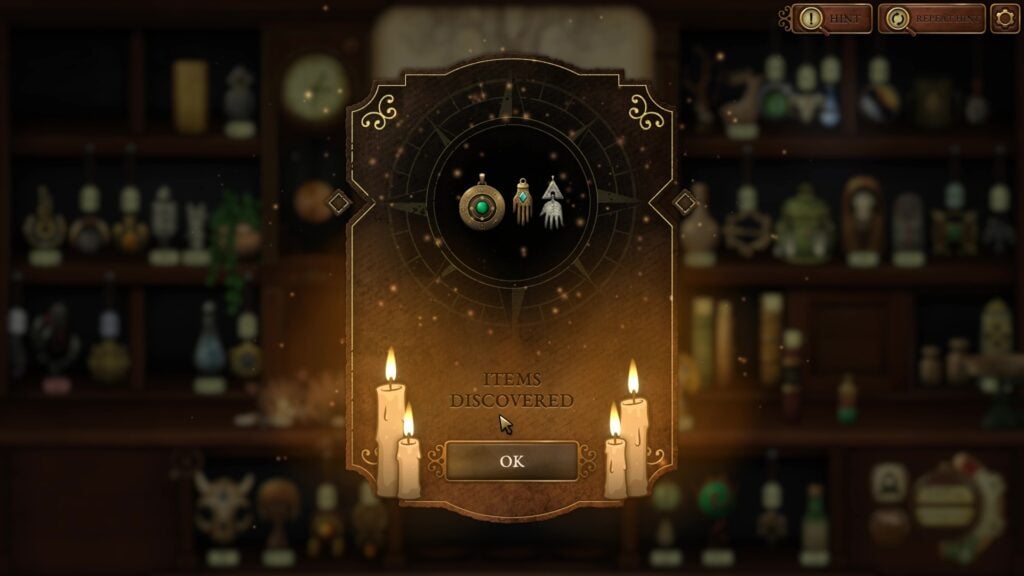This screenshot has height=576, width=1024.
Task: Select the green gem medallion item
Action: (481, 203)
